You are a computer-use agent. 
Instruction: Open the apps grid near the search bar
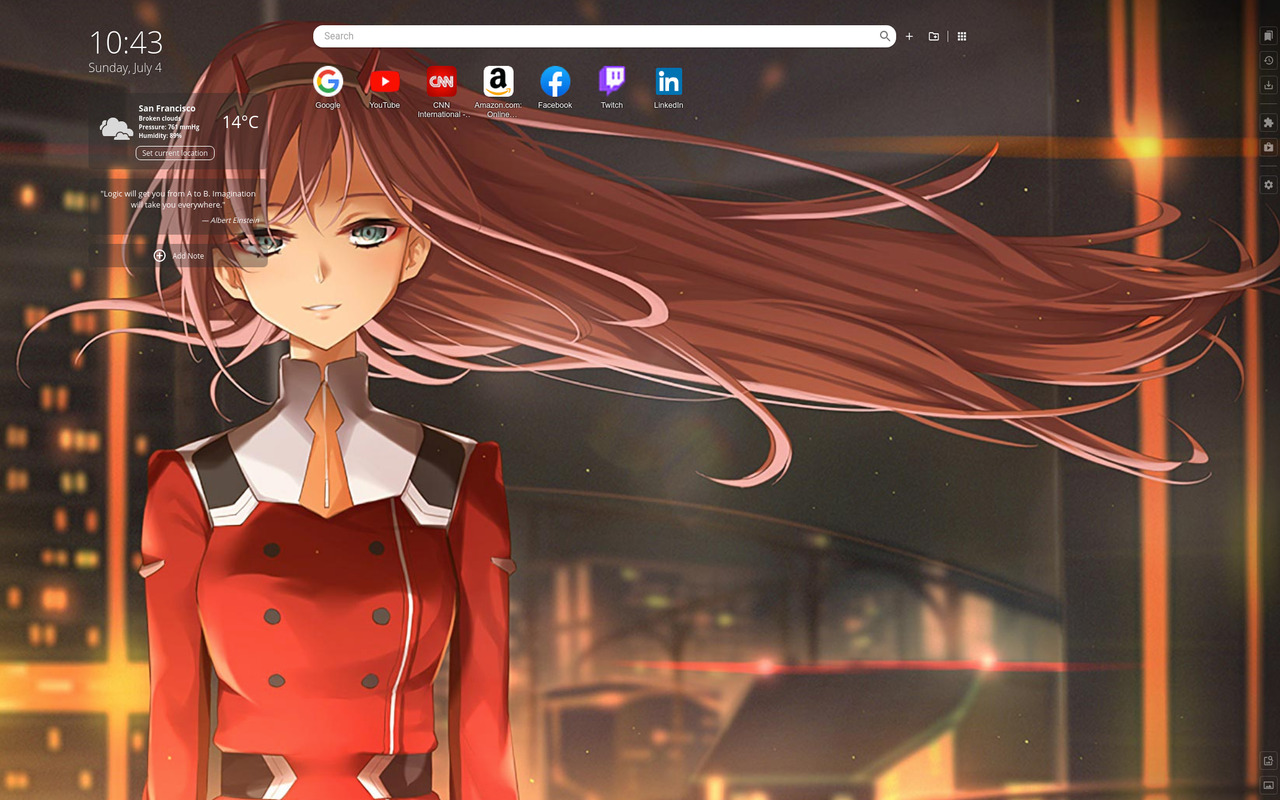point(961,36)
